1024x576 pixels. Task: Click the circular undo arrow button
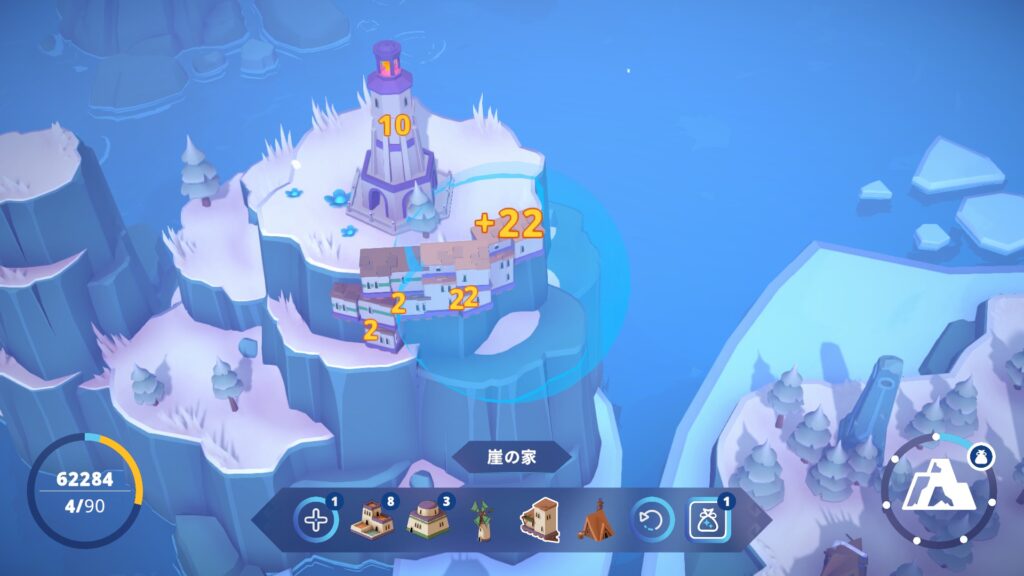pos(650,520)
